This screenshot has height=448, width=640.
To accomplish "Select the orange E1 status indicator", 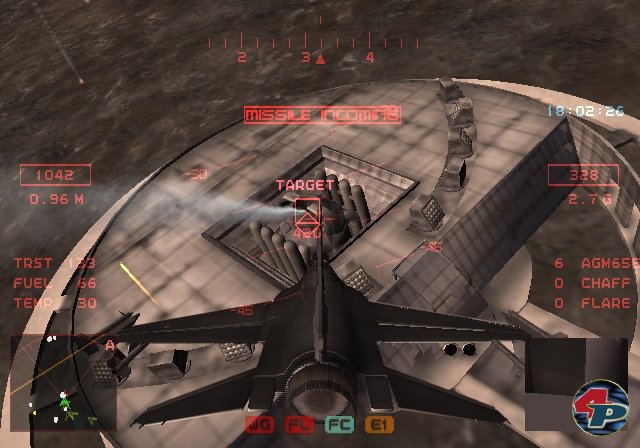I will tap(378, 425).
